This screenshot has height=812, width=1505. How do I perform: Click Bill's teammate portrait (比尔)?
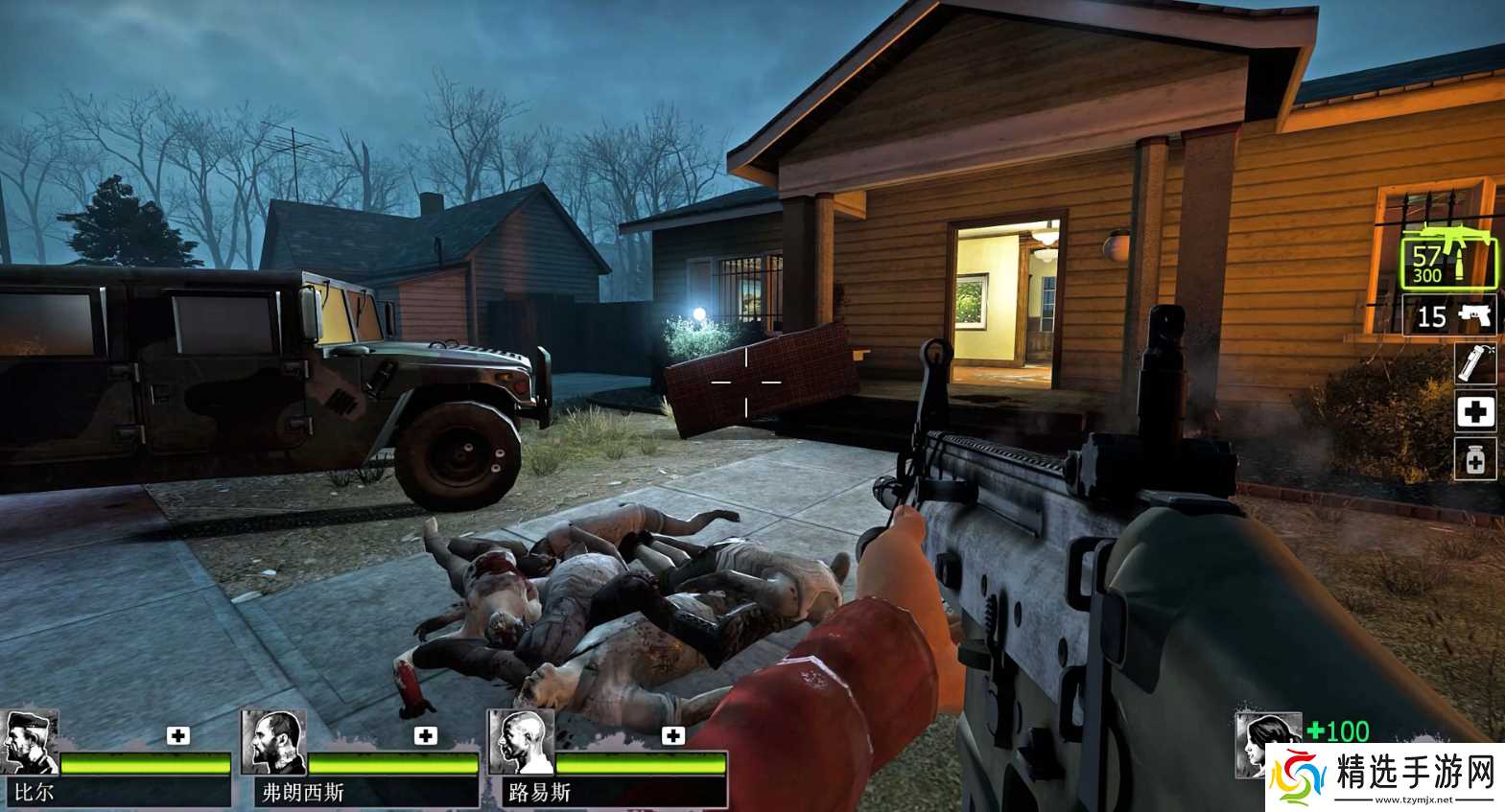(30, 743)
